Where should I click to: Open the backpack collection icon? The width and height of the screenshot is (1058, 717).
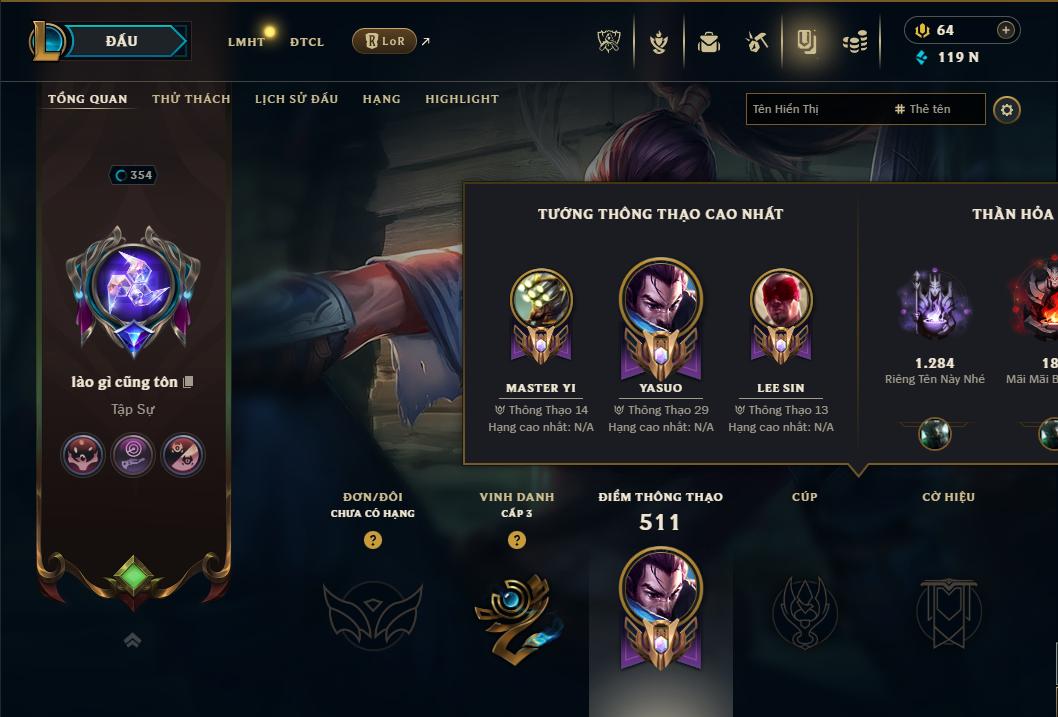709,42
